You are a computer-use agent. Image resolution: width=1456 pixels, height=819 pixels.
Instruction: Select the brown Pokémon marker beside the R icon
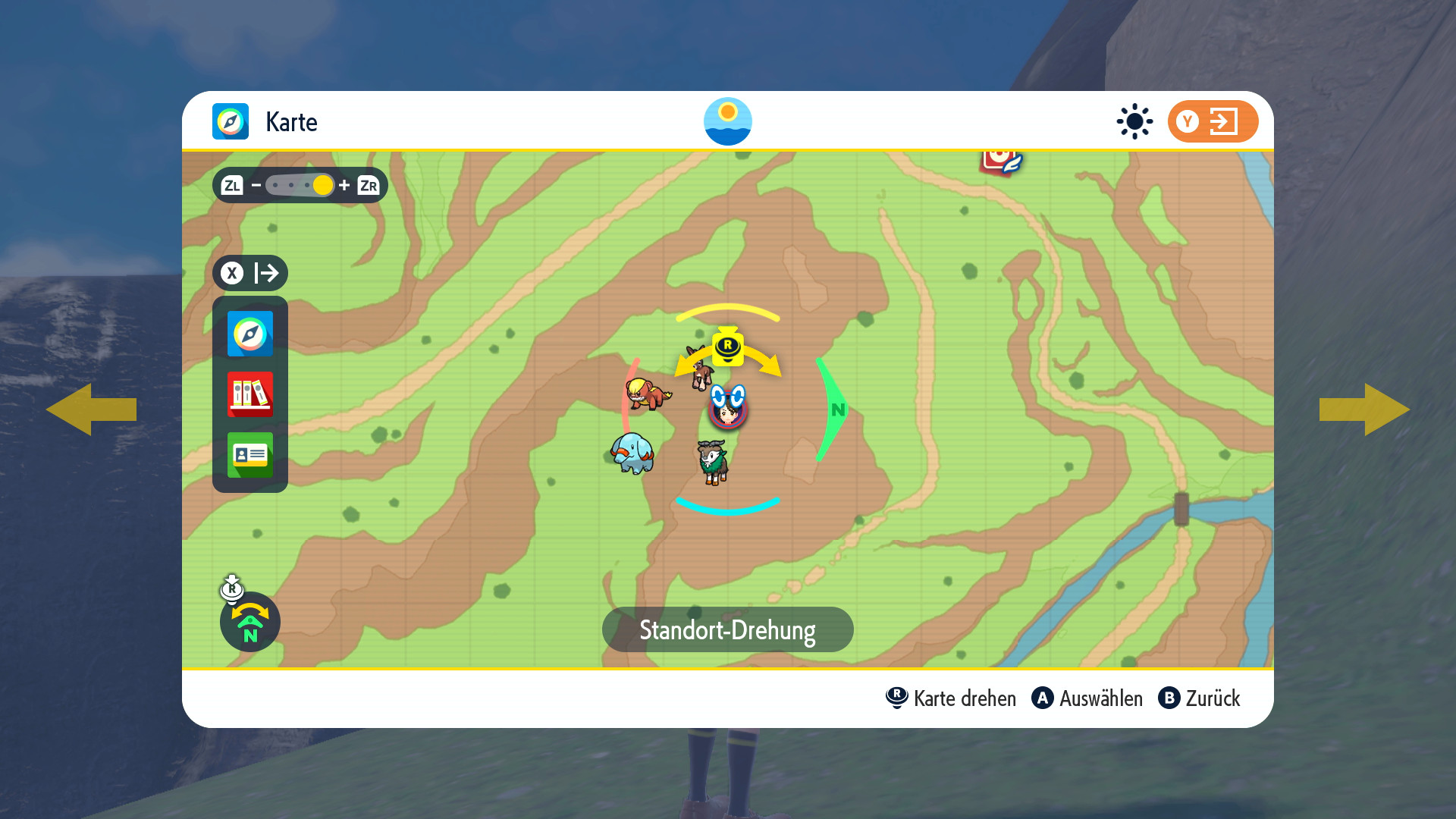click(700, 369)
